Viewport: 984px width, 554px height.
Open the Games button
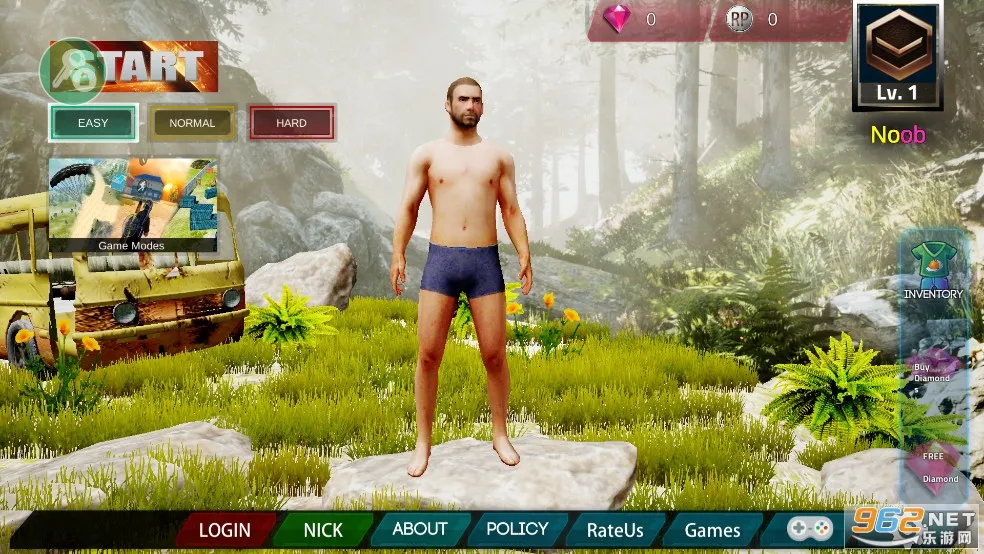[712, 530]
